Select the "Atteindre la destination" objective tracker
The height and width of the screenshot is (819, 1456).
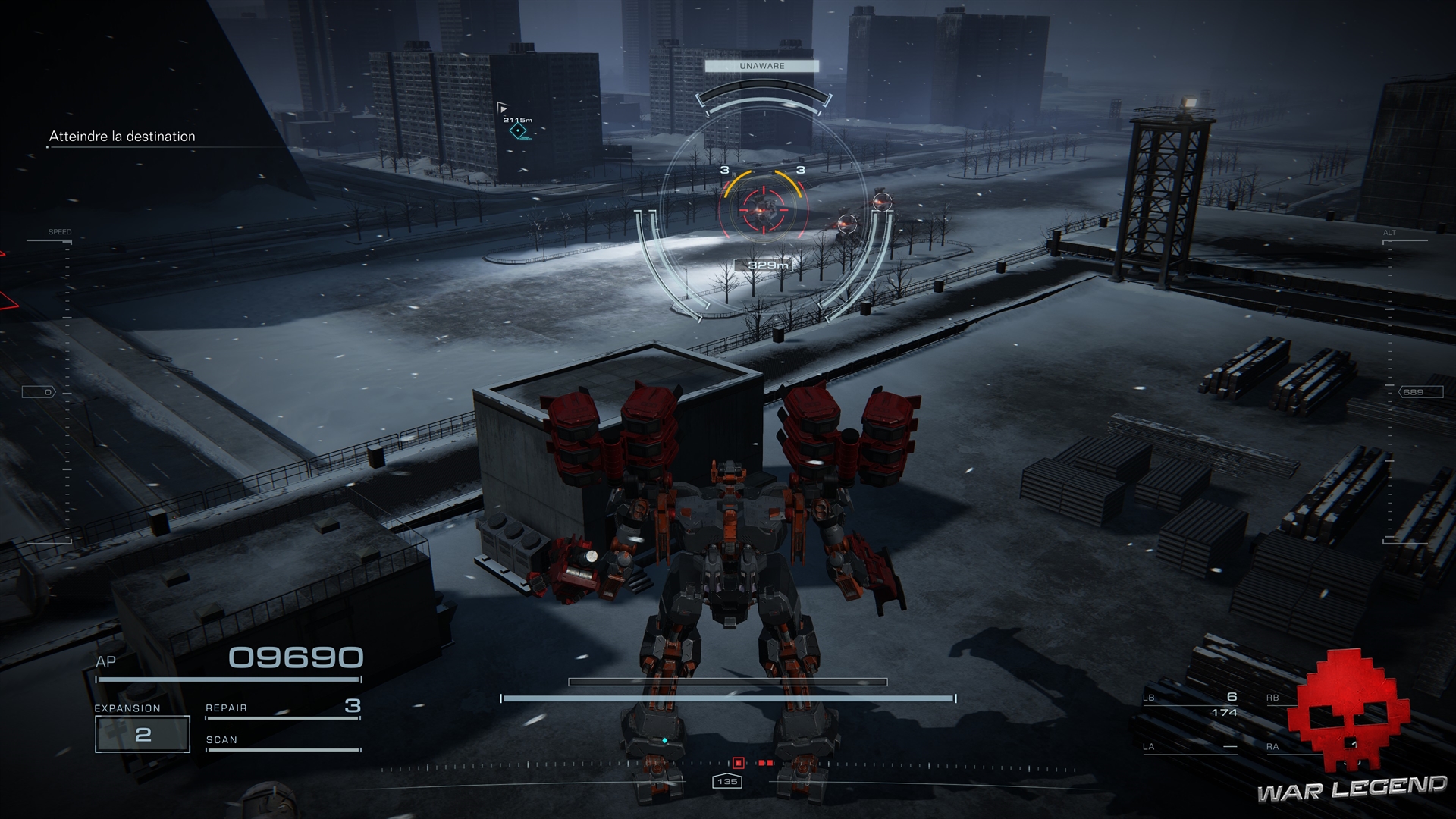tap(122, 136)
